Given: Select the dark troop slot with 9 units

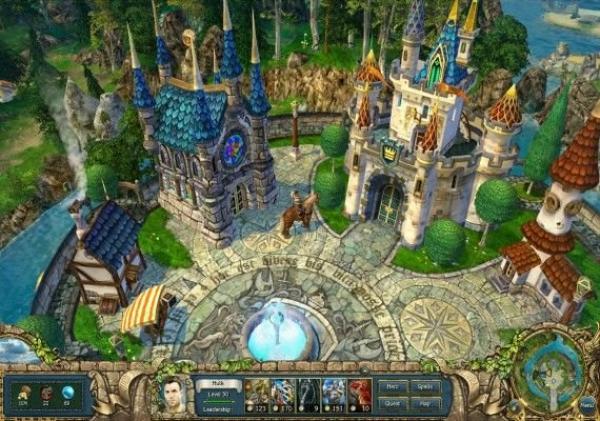Looking at the screenshot, I should [x=310, y=393].
